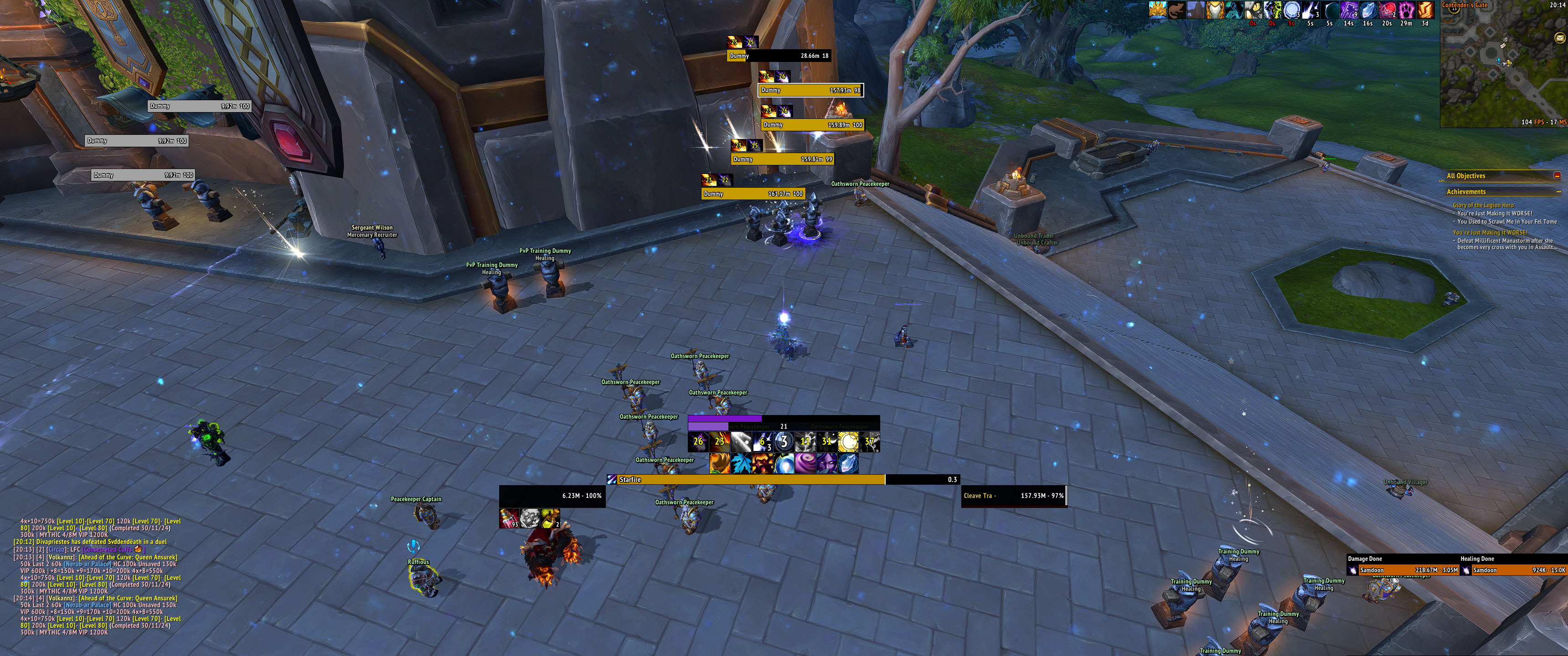Activate the blue crystal ability icon

coord(849,464)
